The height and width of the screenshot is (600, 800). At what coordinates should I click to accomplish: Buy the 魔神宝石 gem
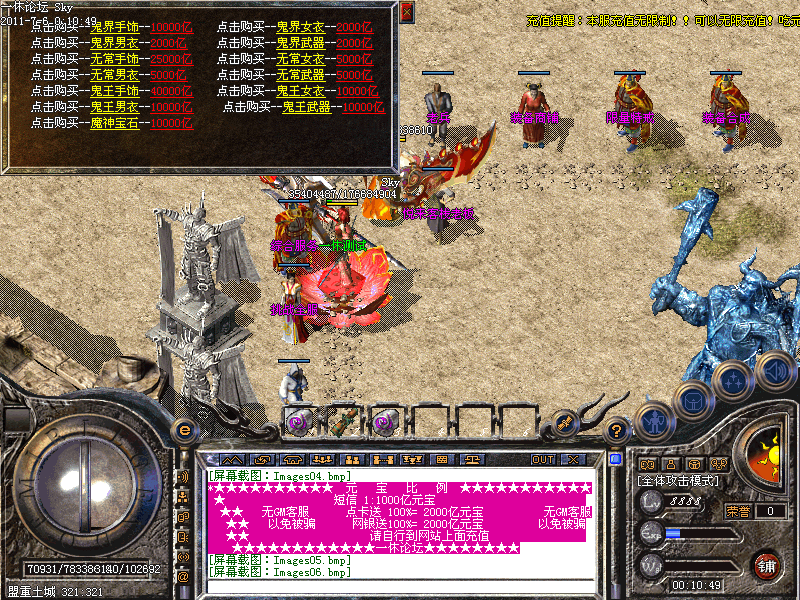coord(115,123)
